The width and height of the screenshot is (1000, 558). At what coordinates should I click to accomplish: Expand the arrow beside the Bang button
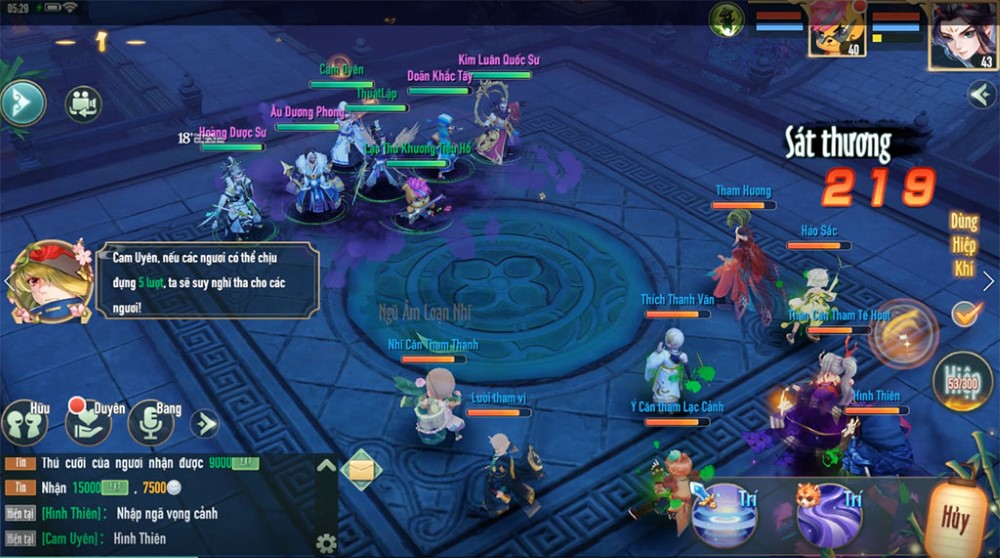click(205, 423)
